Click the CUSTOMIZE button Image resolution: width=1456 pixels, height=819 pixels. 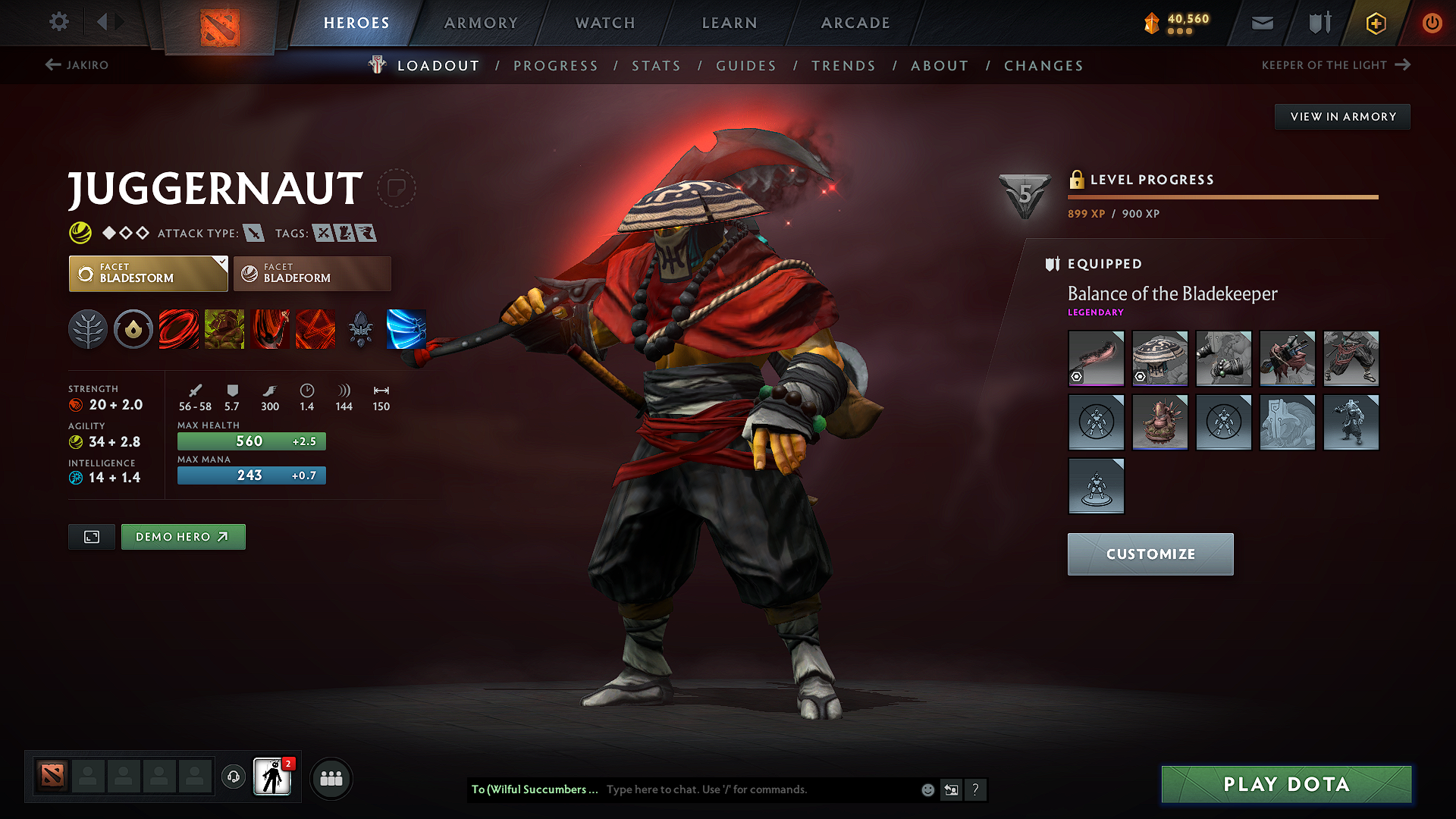click(x=1150, y=554)
